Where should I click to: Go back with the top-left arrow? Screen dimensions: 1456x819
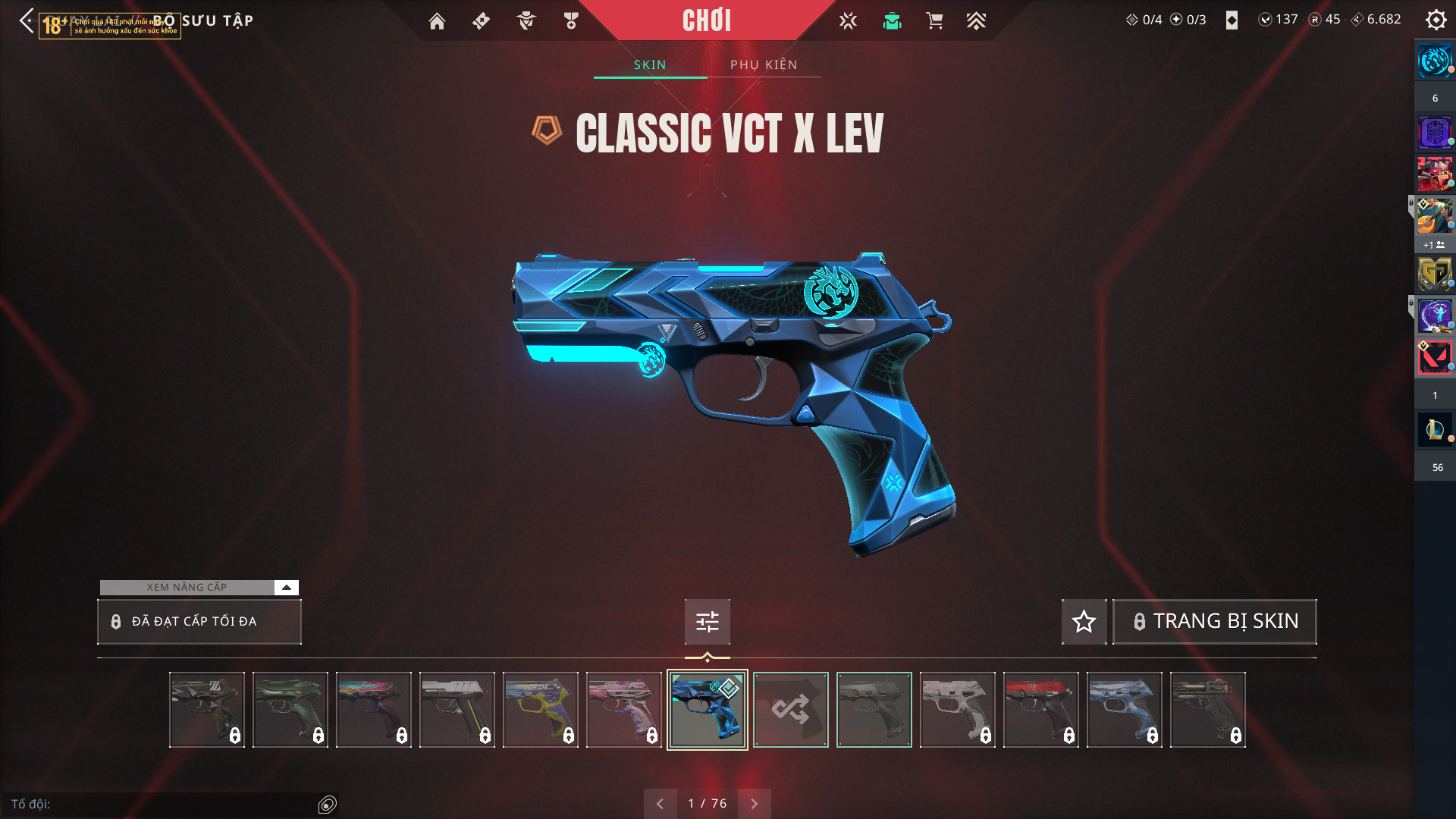27,20
